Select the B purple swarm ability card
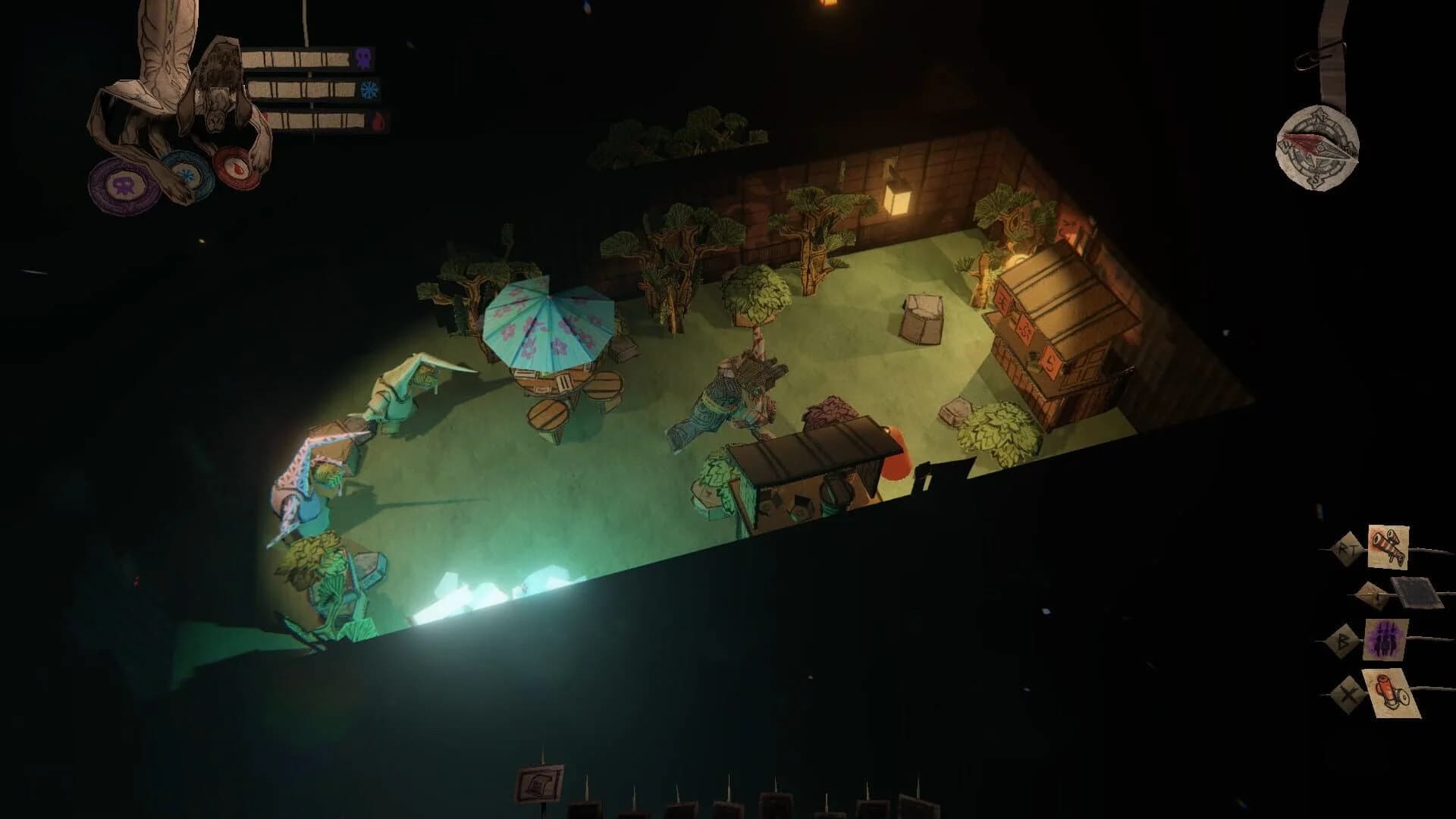Image resolution: width=1456 pixels, height=819 pixels. click(x=1385, y=639)
